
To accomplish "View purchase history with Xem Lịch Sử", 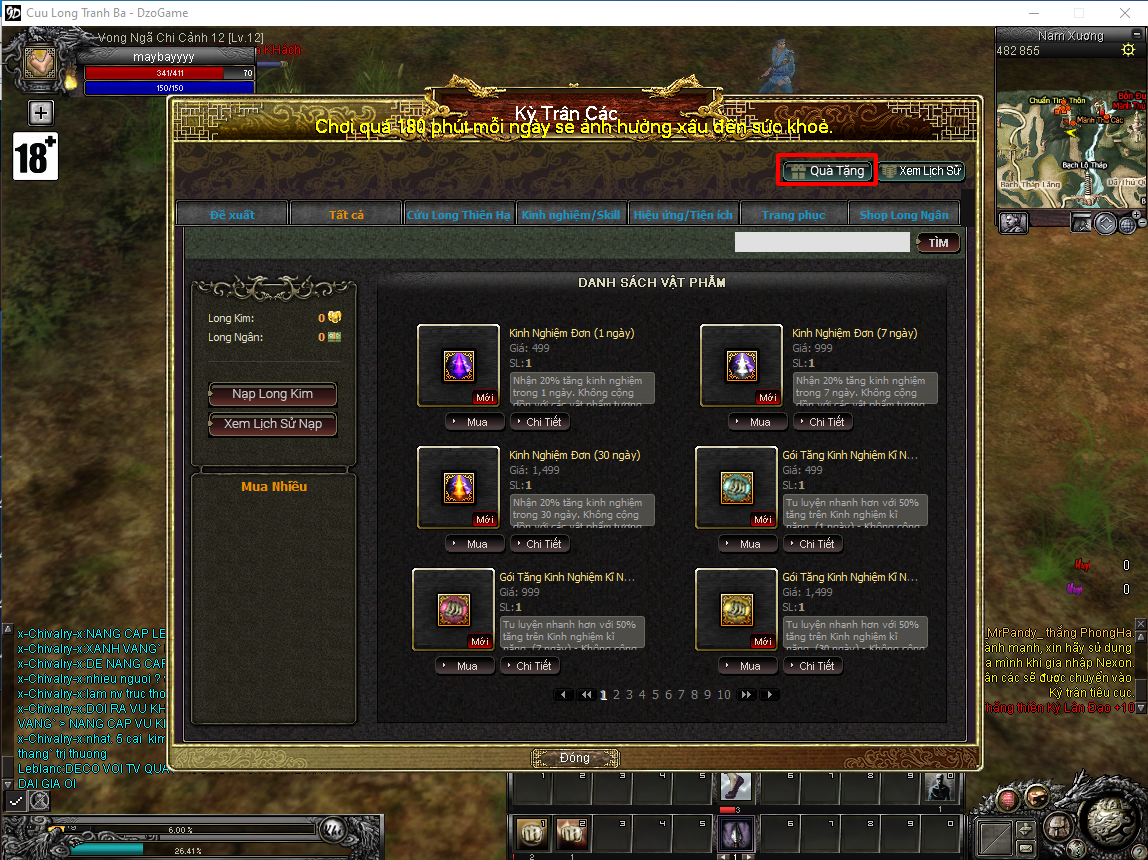I will (x=921, y=171).
